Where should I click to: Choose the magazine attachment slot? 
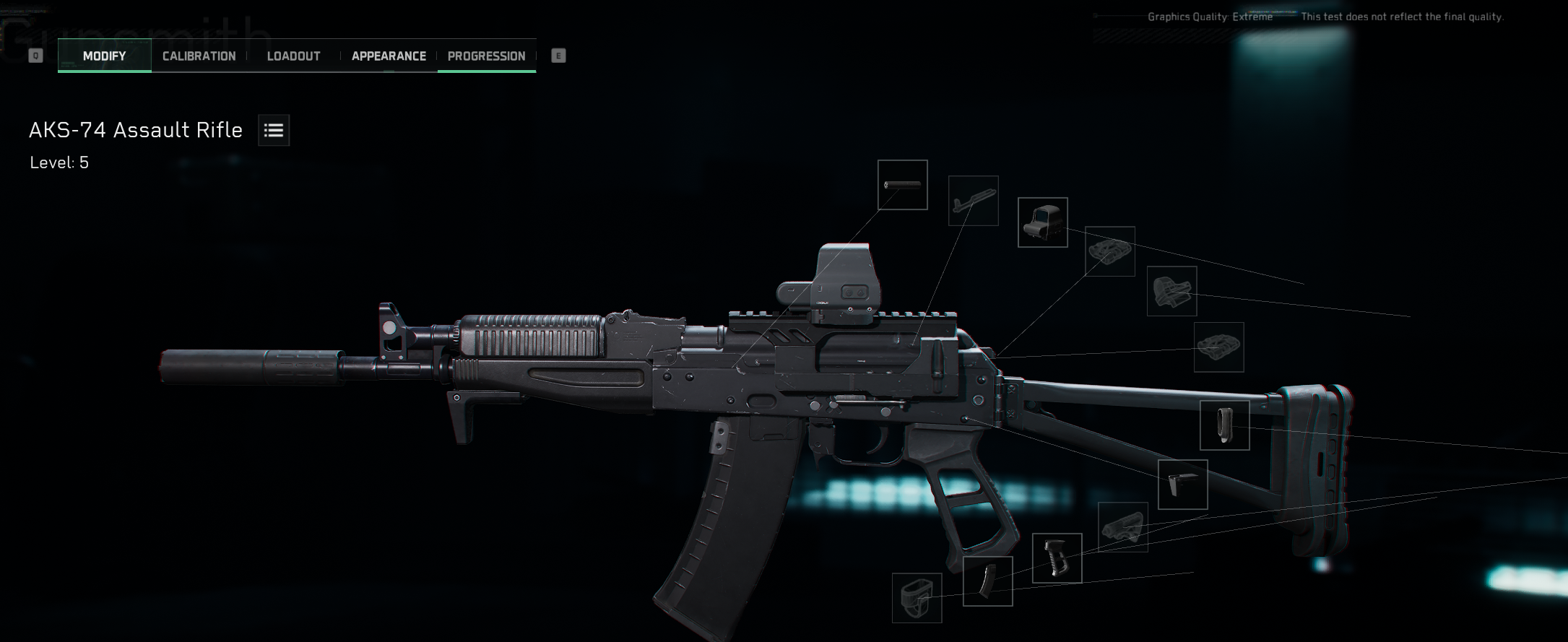pos(987,581)
